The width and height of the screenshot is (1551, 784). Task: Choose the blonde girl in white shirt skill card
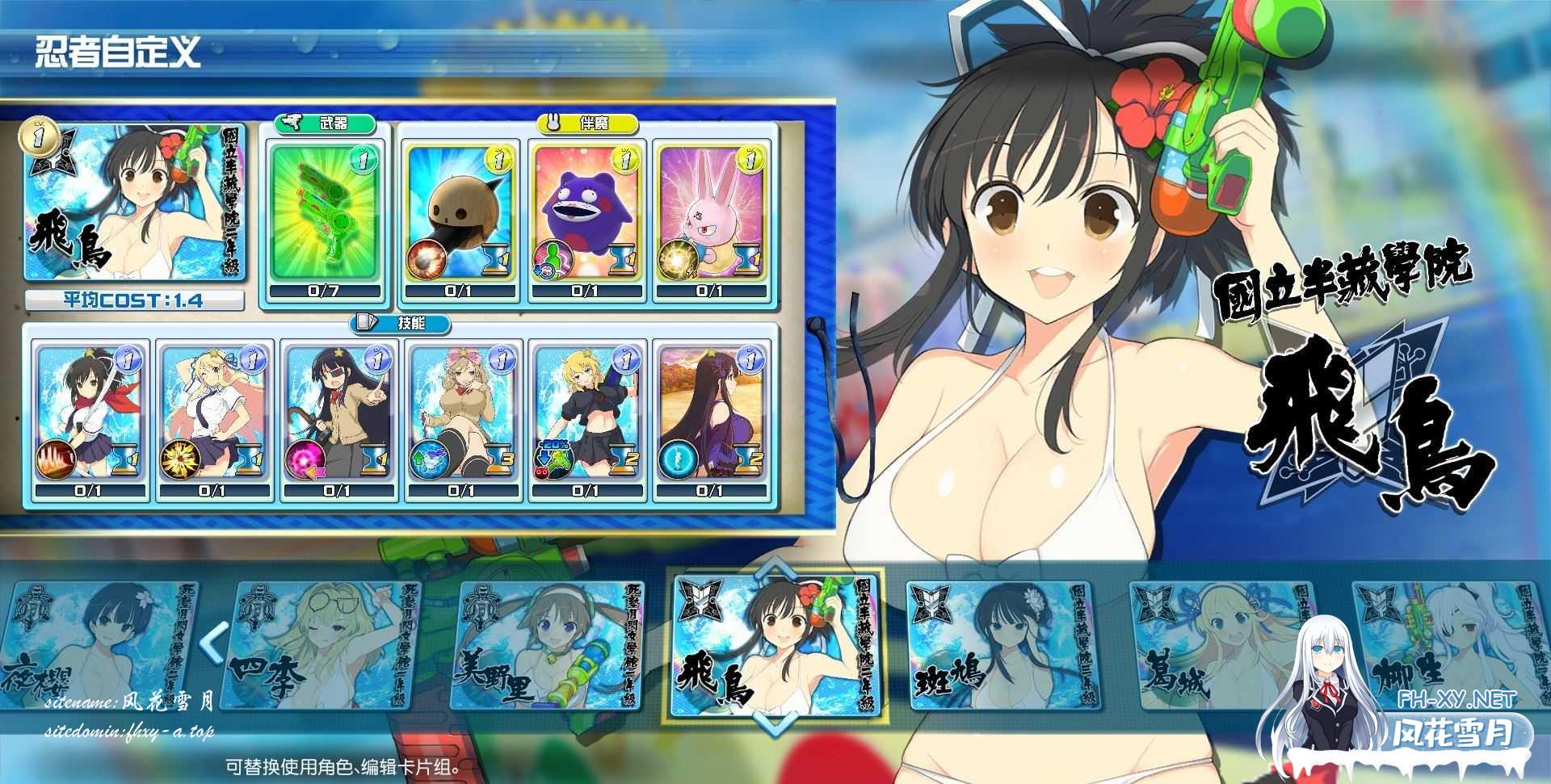tap(213, 416)
